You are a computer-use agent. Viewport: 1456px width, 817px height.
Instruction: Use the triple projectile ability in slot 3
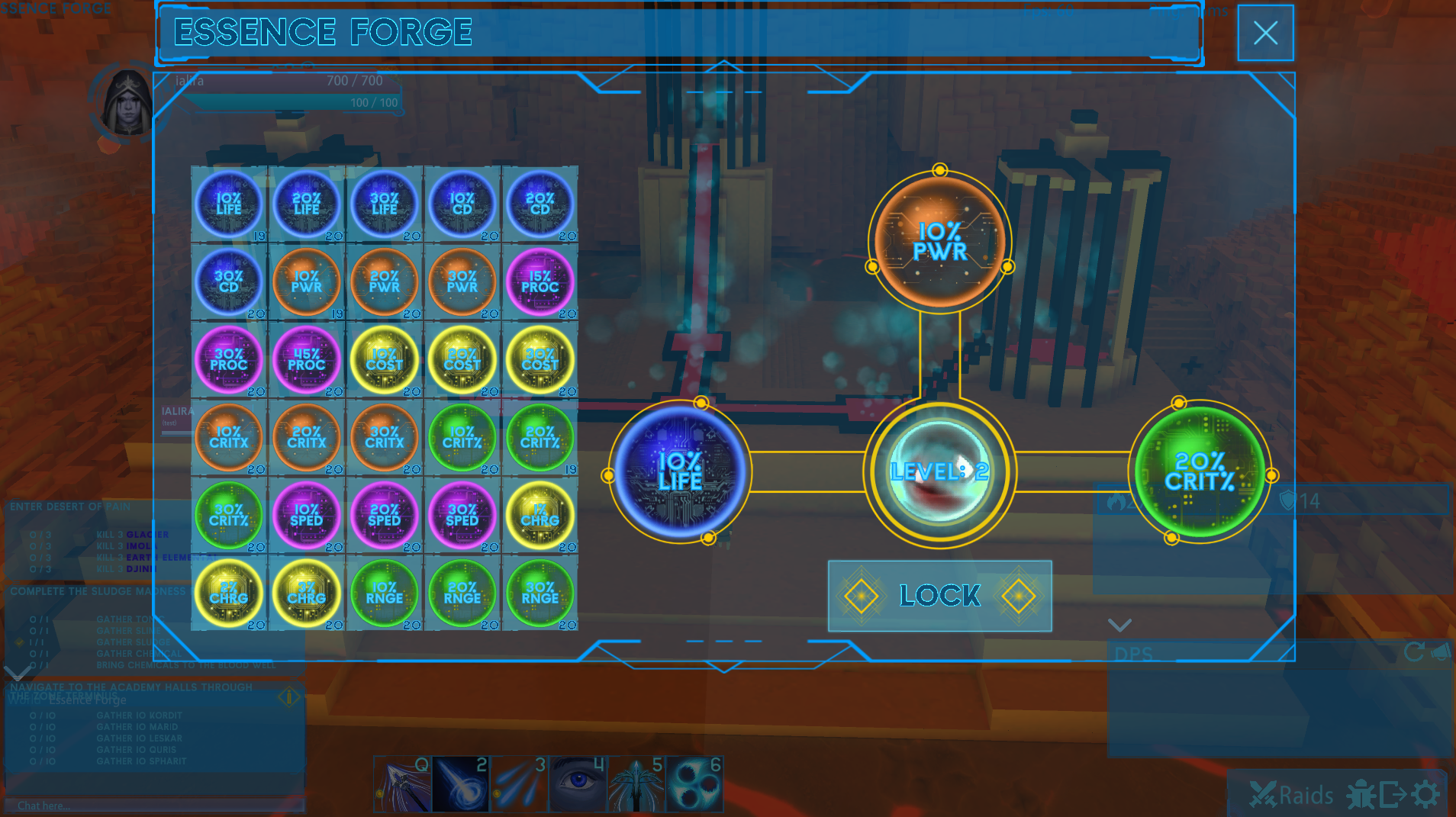point(519,783)
